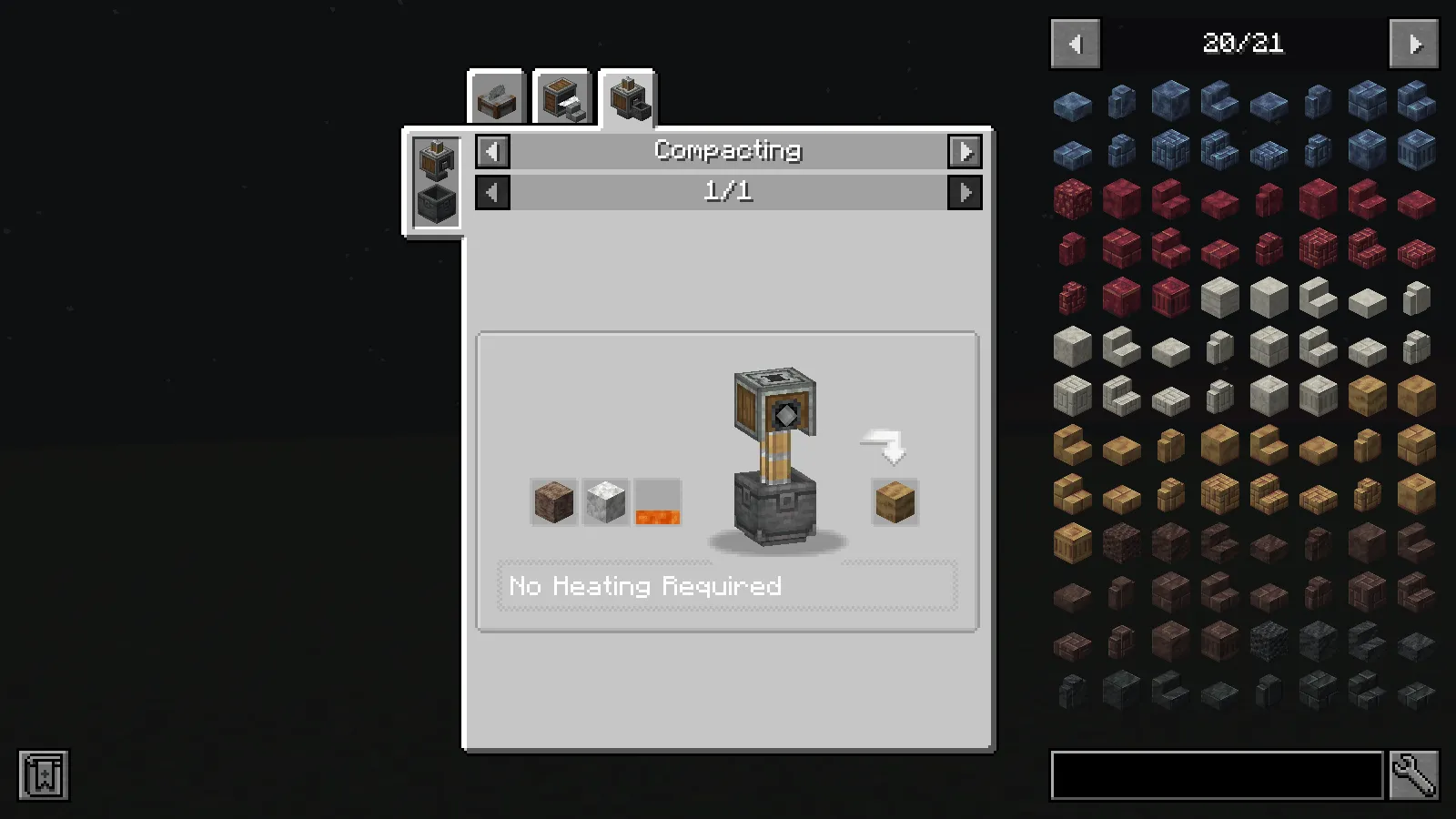Click the recipe output item slot
Screen dimensions: 1456x819
pyautogui.click(x=895, y=501)
